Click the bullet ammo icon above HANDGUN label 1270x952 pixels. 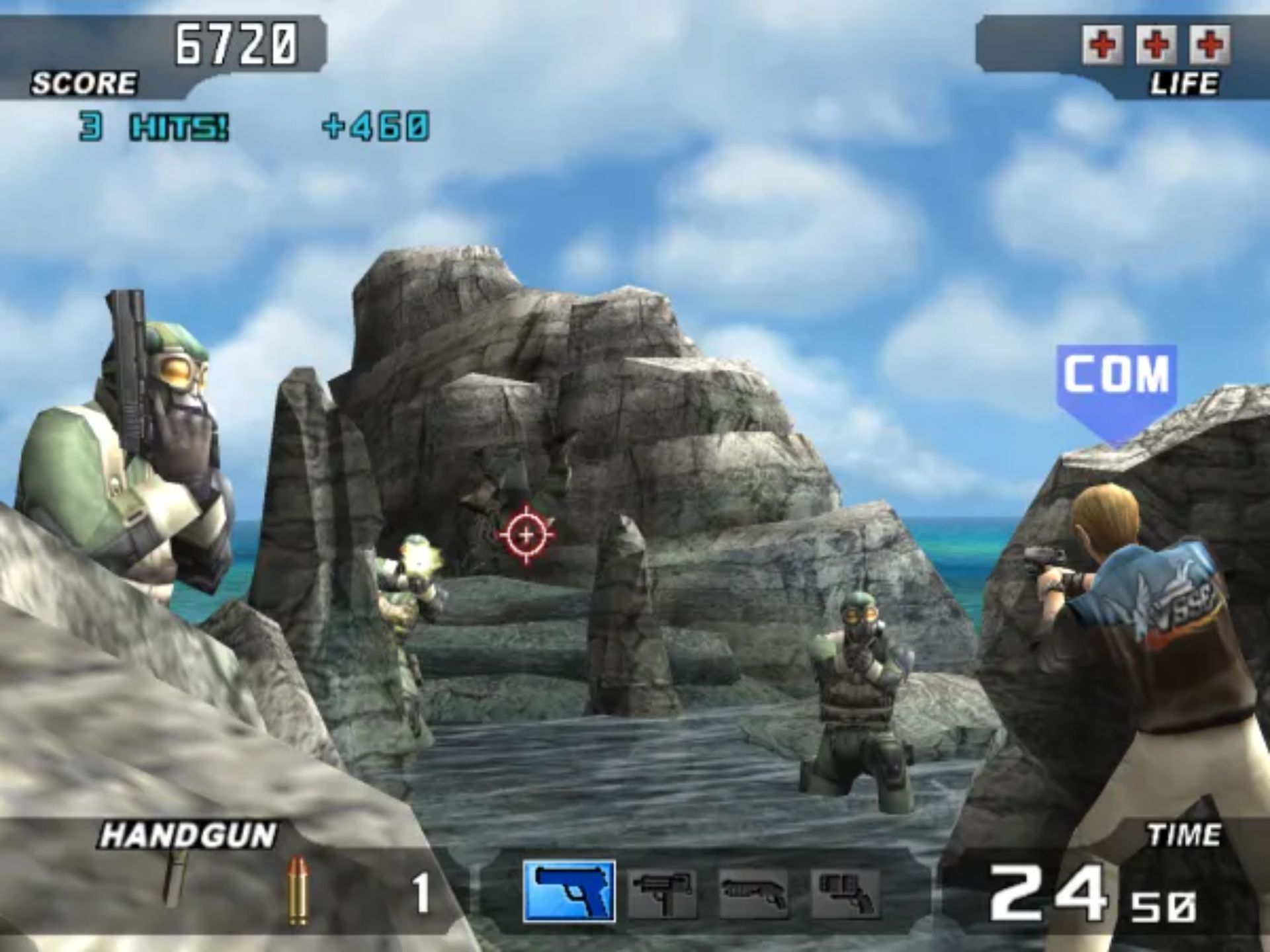point(299,889)
